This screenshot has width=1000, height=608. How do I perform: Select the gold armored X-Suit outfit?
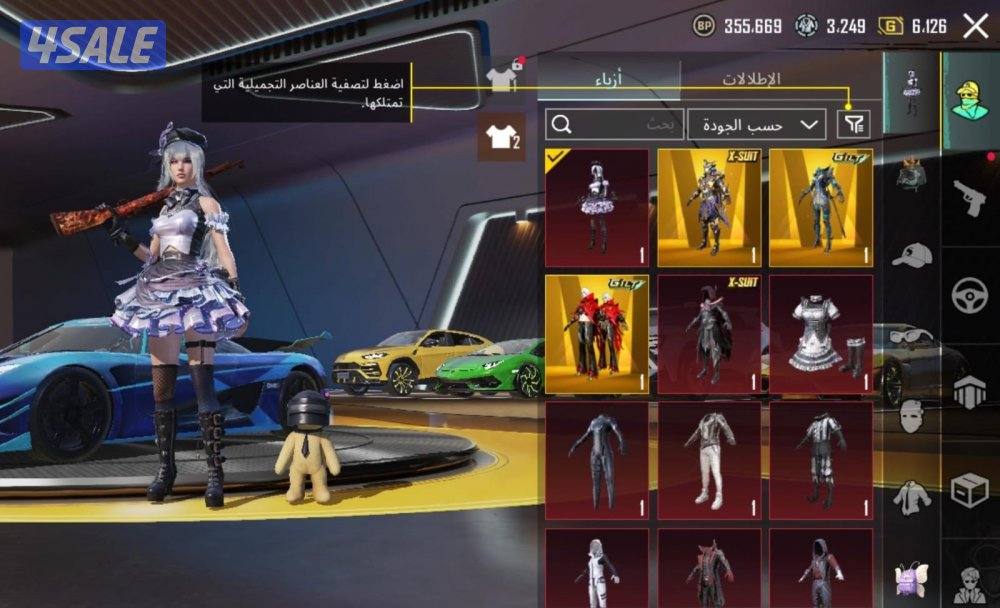(x=708, y=207)
